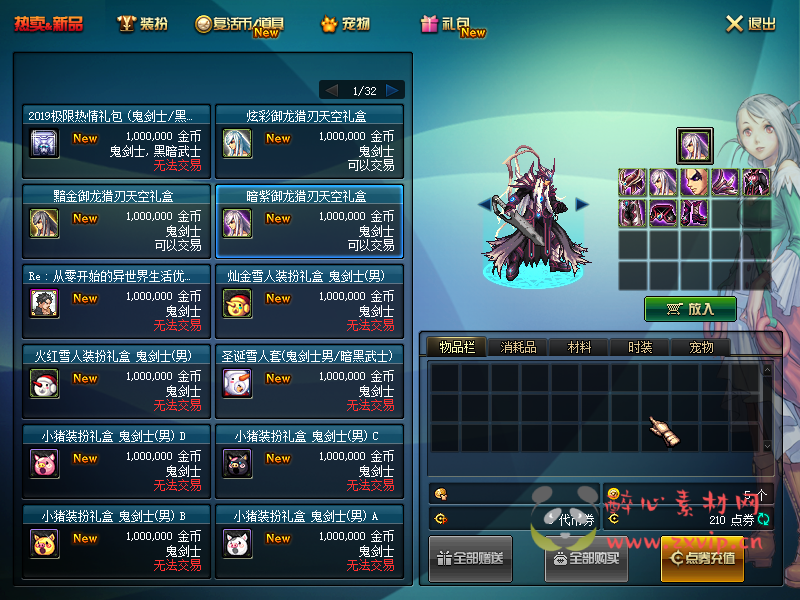This screenshot has height=600, width=800.
Task: Select the 暗紫御龙猎刃天空礼盒 item
Action: (309, 222)
